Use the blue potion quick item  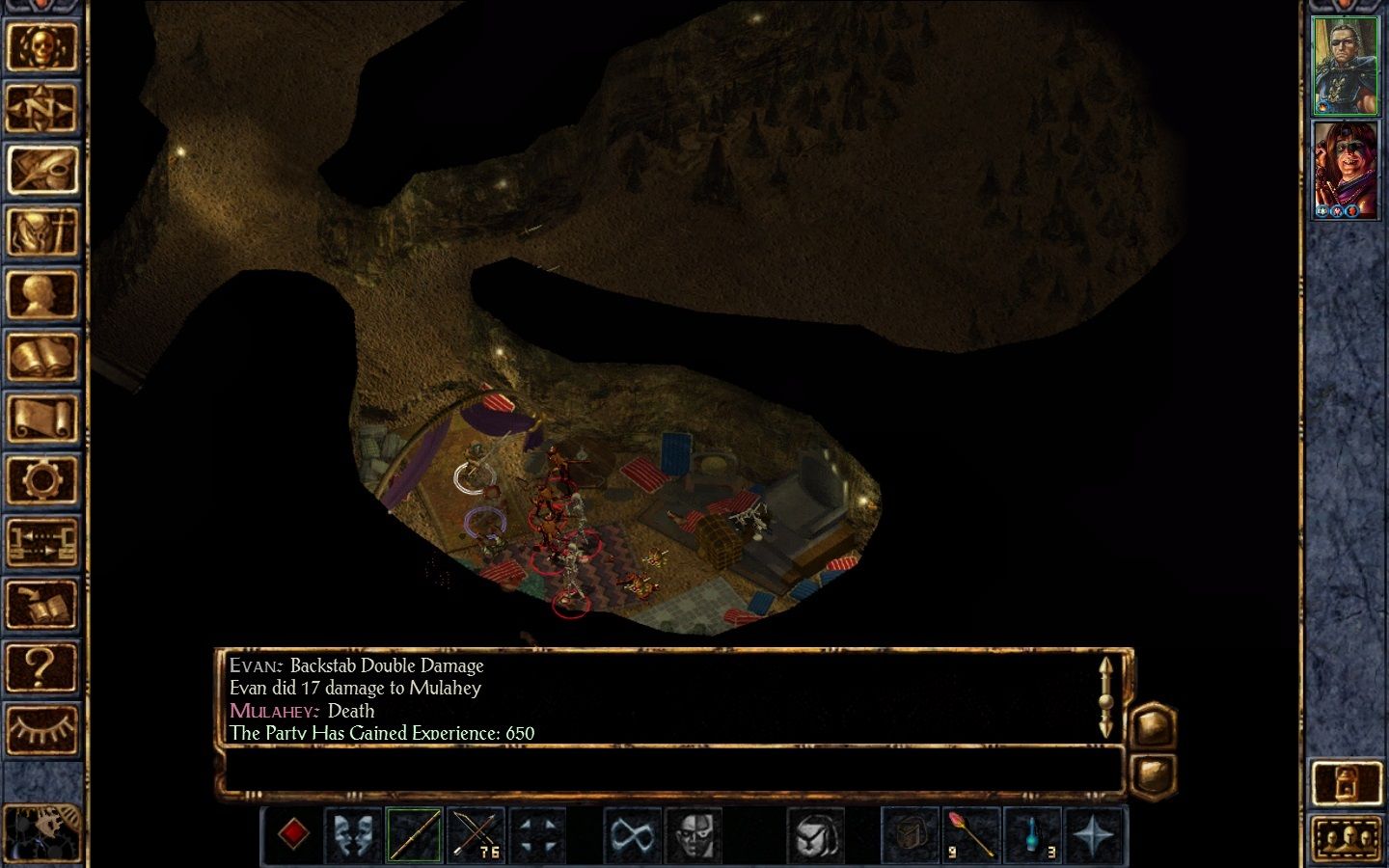coord(1033,833)
